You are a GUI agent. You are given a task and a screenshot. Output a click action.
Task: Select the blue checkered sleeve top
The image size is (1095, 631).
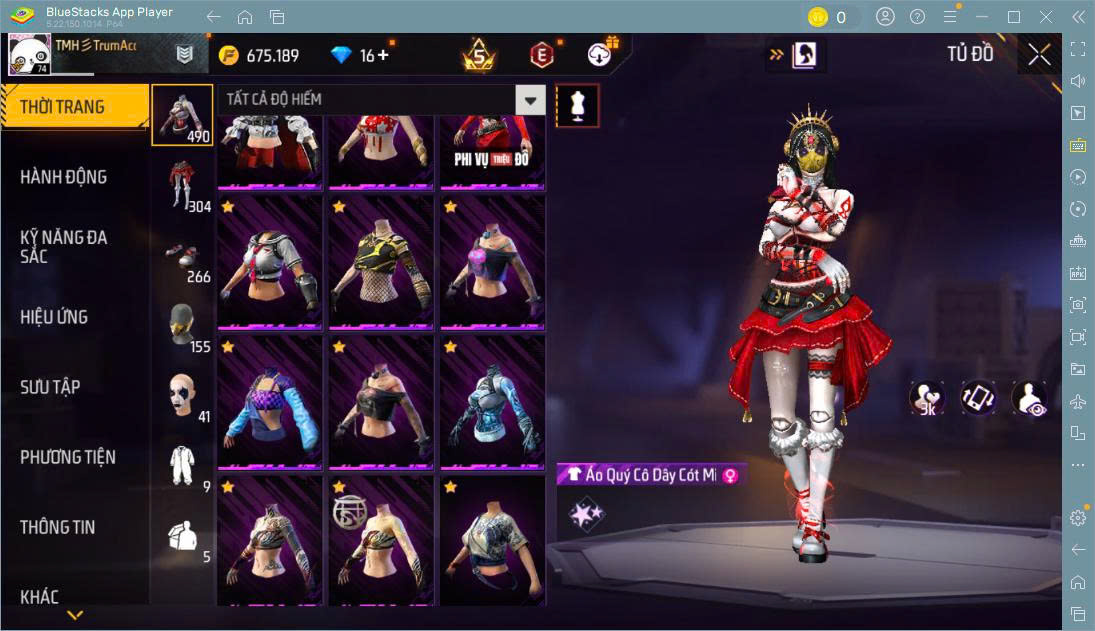click(x=270, y=400)
